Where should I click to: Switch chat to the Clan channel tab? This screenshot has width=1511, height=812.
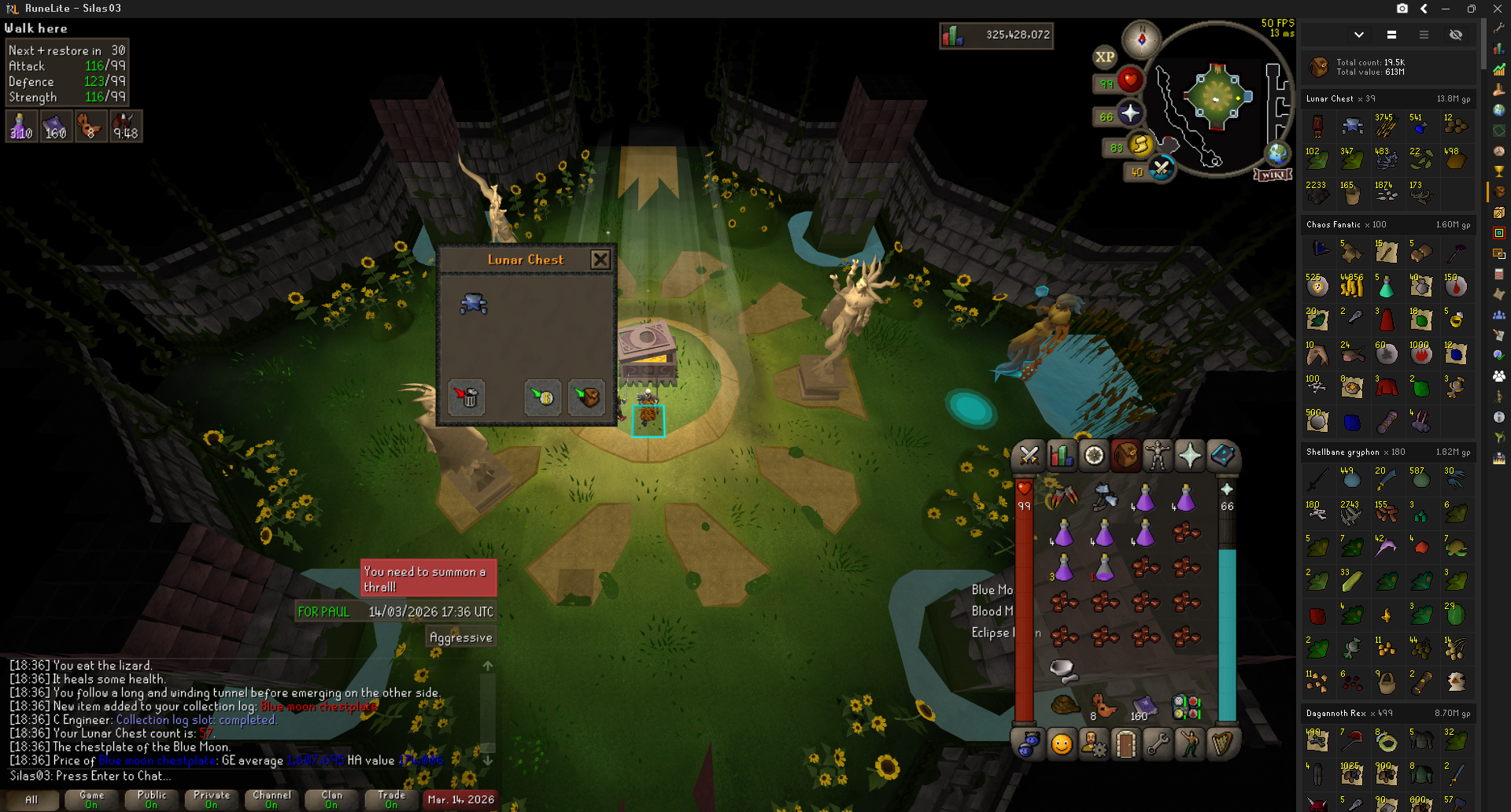(x=331, y=799)
